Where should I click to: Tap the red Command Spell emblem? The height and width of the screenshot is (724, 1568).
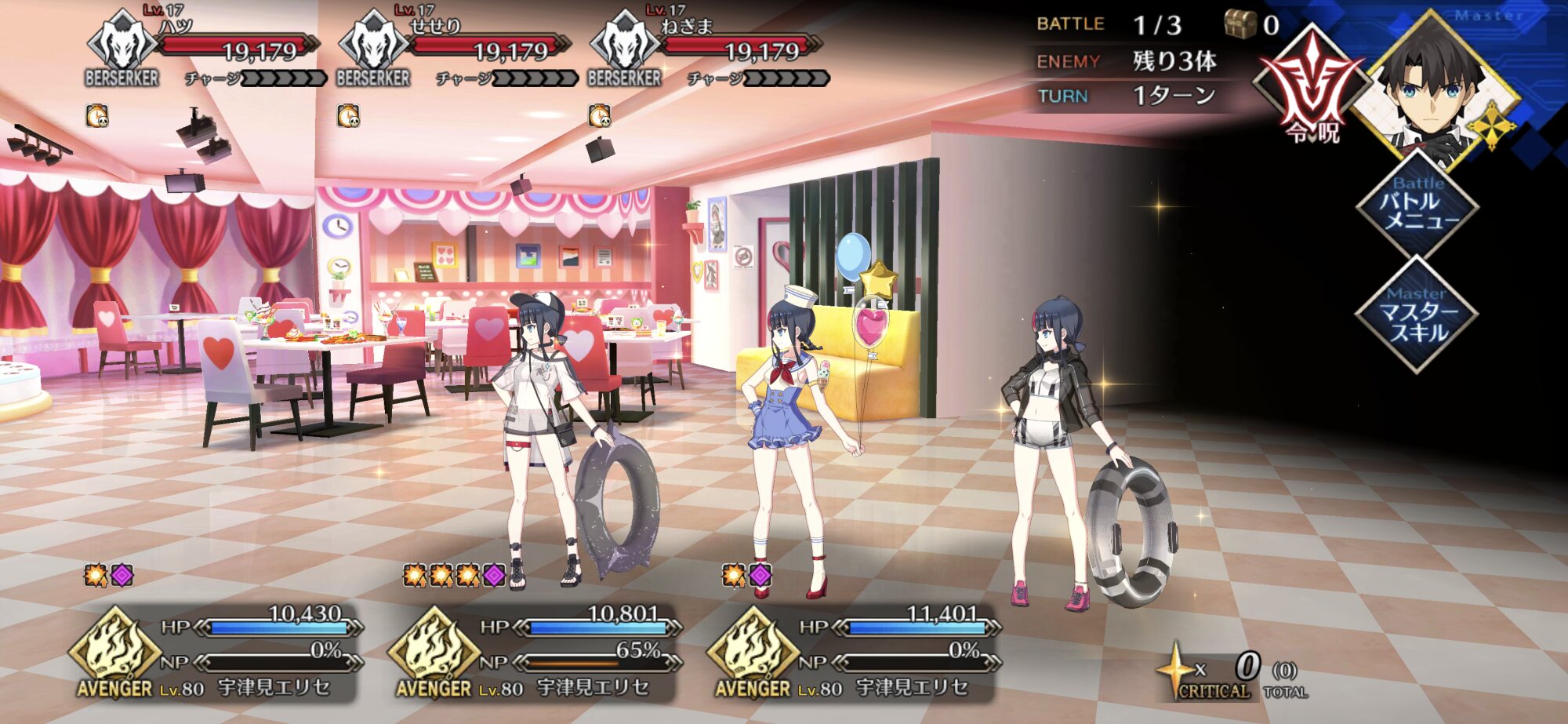pos(1312,88)
